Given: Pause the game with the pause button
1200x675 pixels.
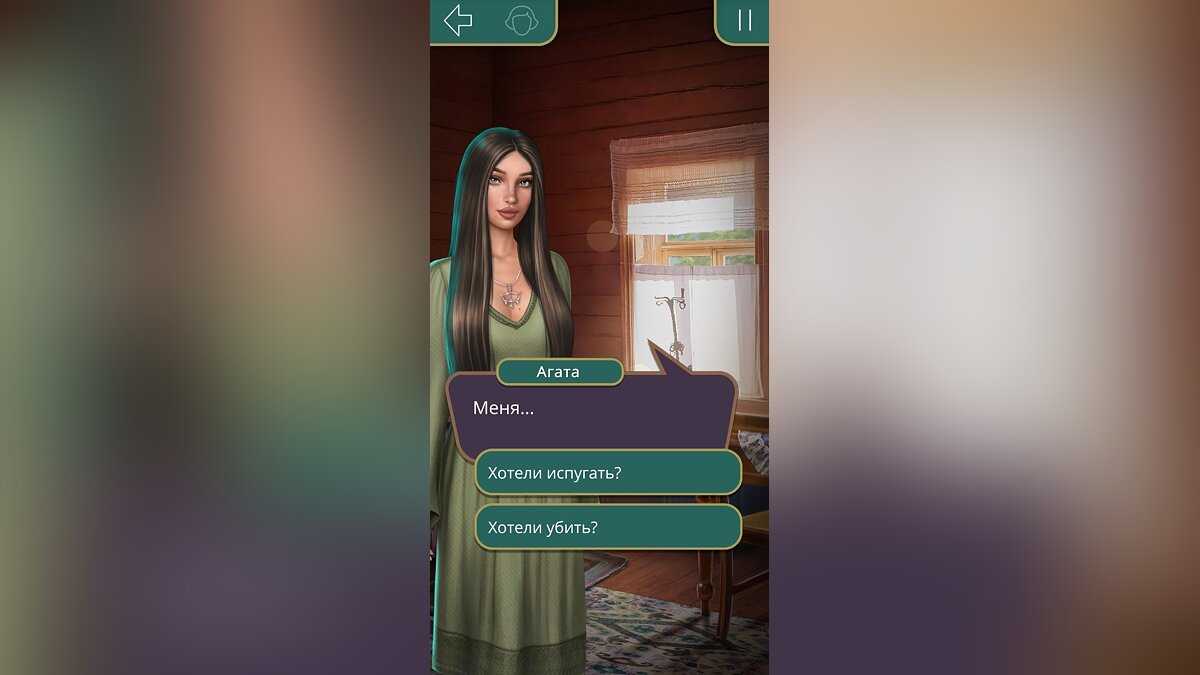Looking at the screenshot, I should tap(744, 21).
